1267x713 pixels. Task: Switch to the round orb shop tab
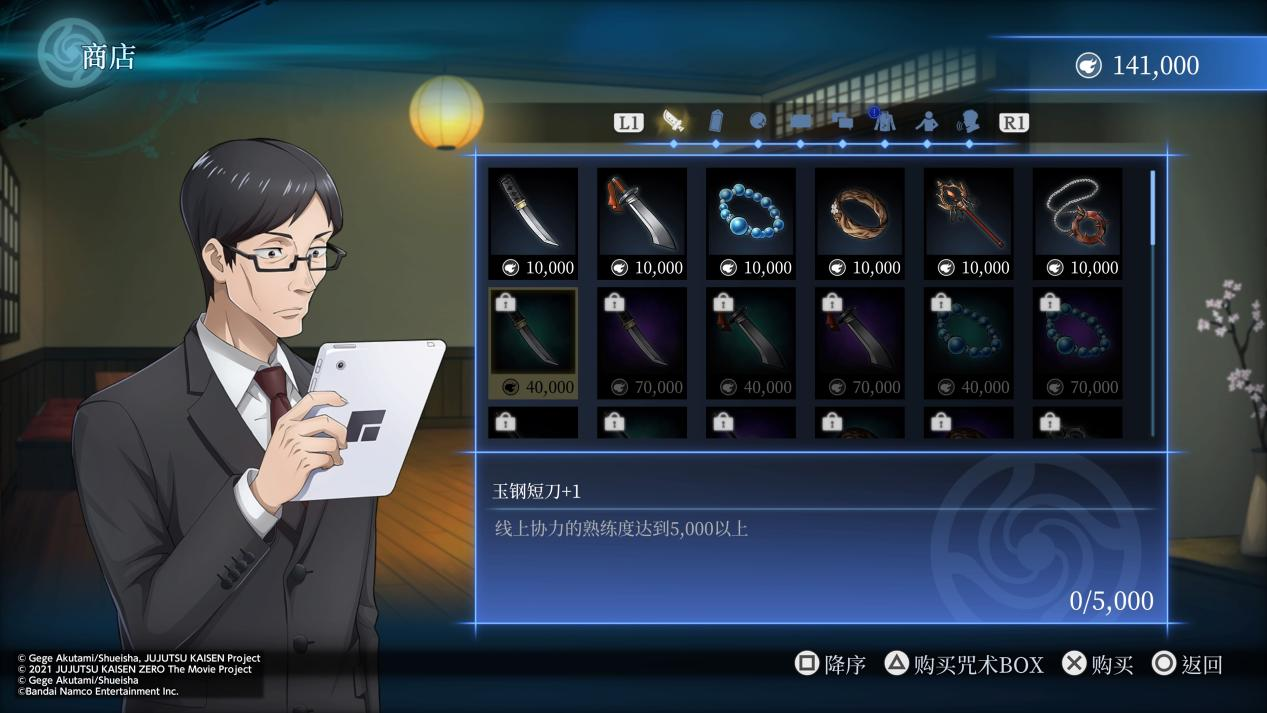758,122
